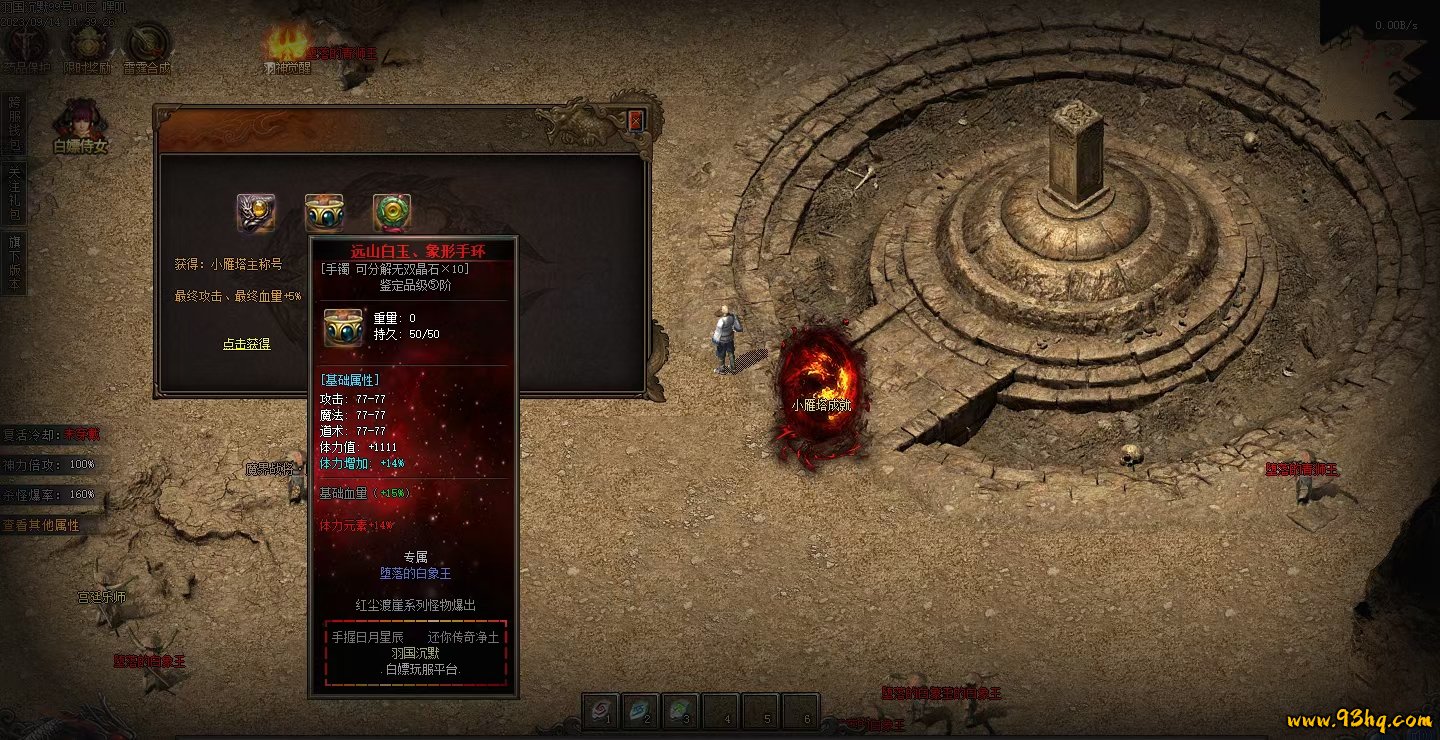
Task: Select the dragon ring reward icon
Action: pyautogui.click(x=256, y=213)
